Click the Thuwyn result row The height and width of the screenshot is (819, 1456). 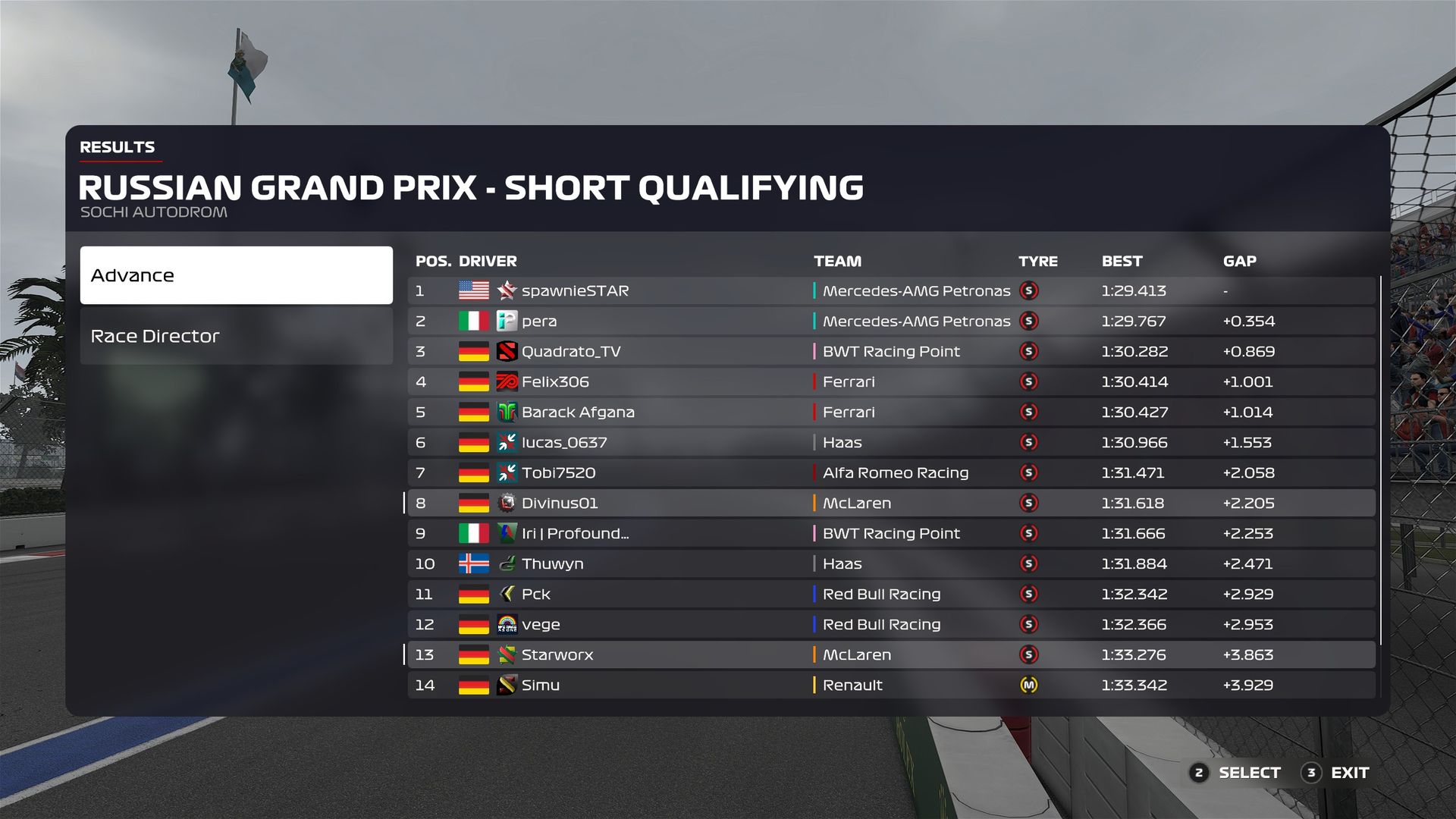(890, 563)
